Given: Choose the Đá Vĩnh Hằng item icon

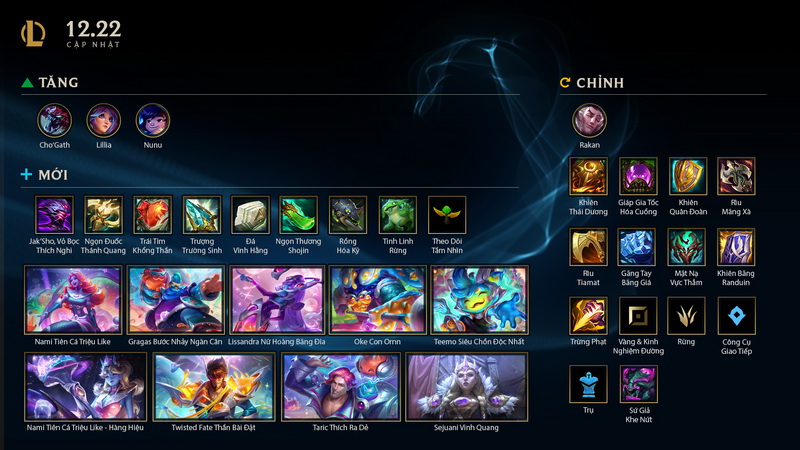Looking at the screenshot, I should click(251, 214).
